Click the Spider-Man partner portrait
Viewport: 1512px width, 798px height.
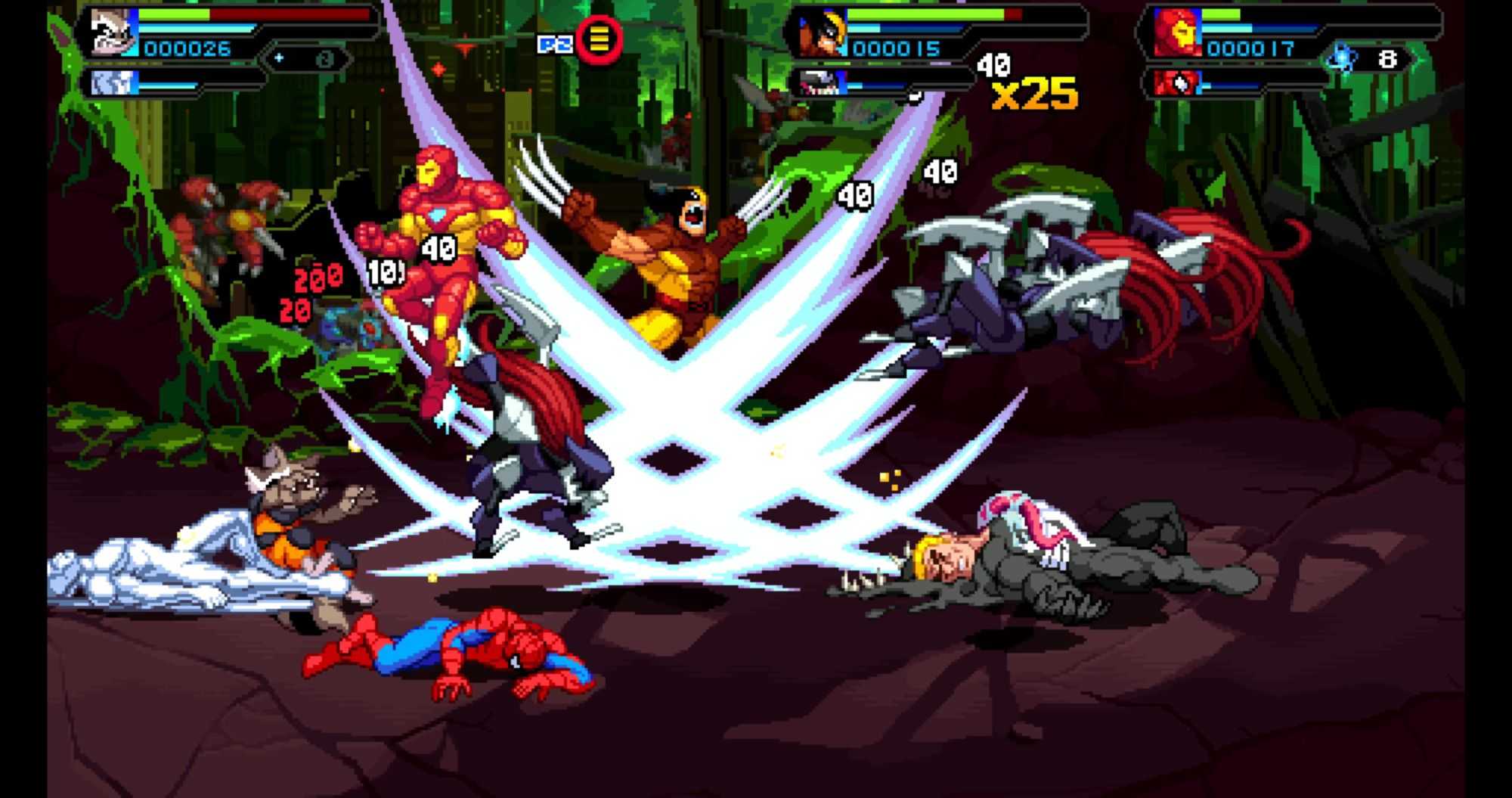click(x=1176, y=82)
